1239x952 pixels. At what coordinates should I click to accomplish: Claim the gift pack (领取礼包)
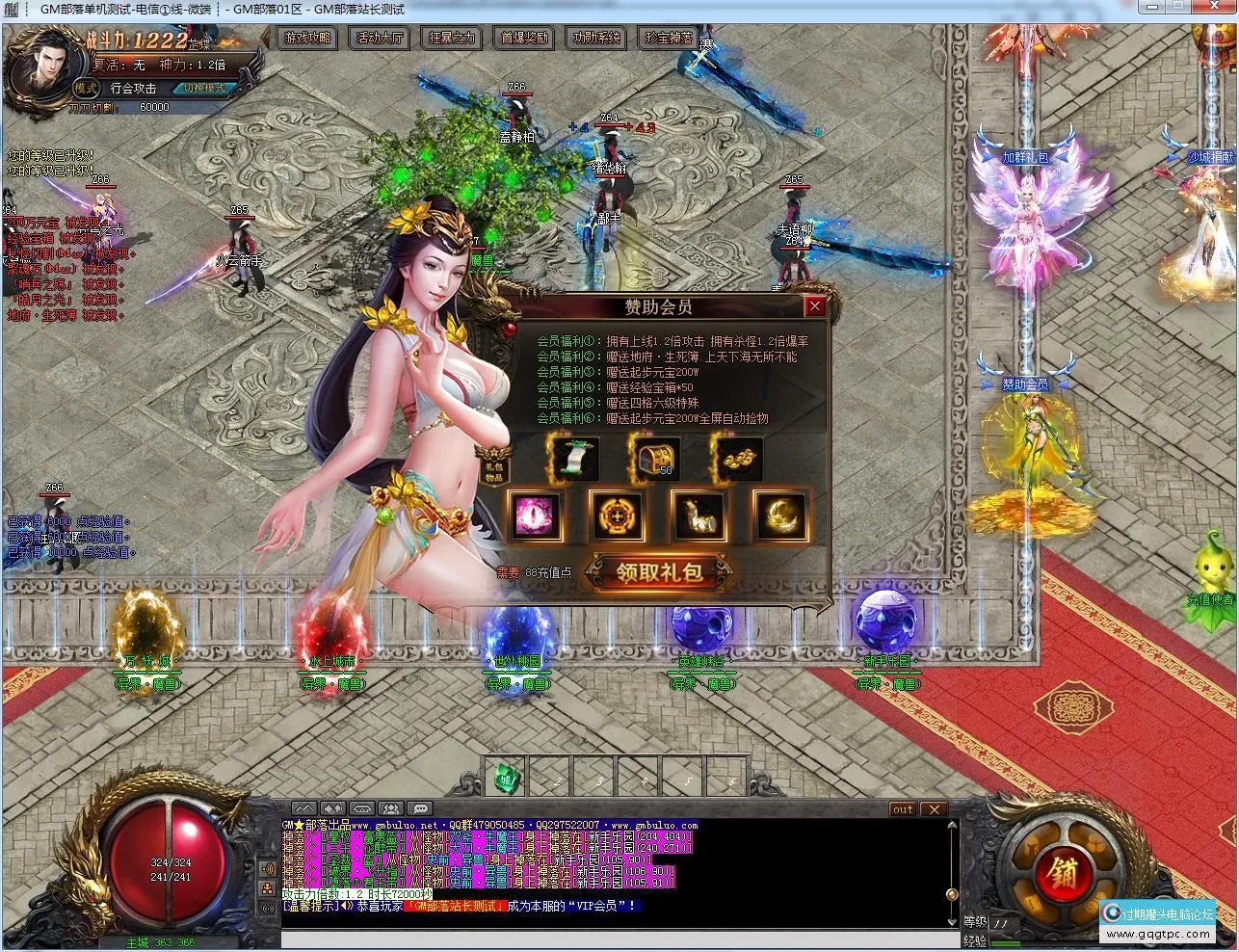(x=659, y=572)
